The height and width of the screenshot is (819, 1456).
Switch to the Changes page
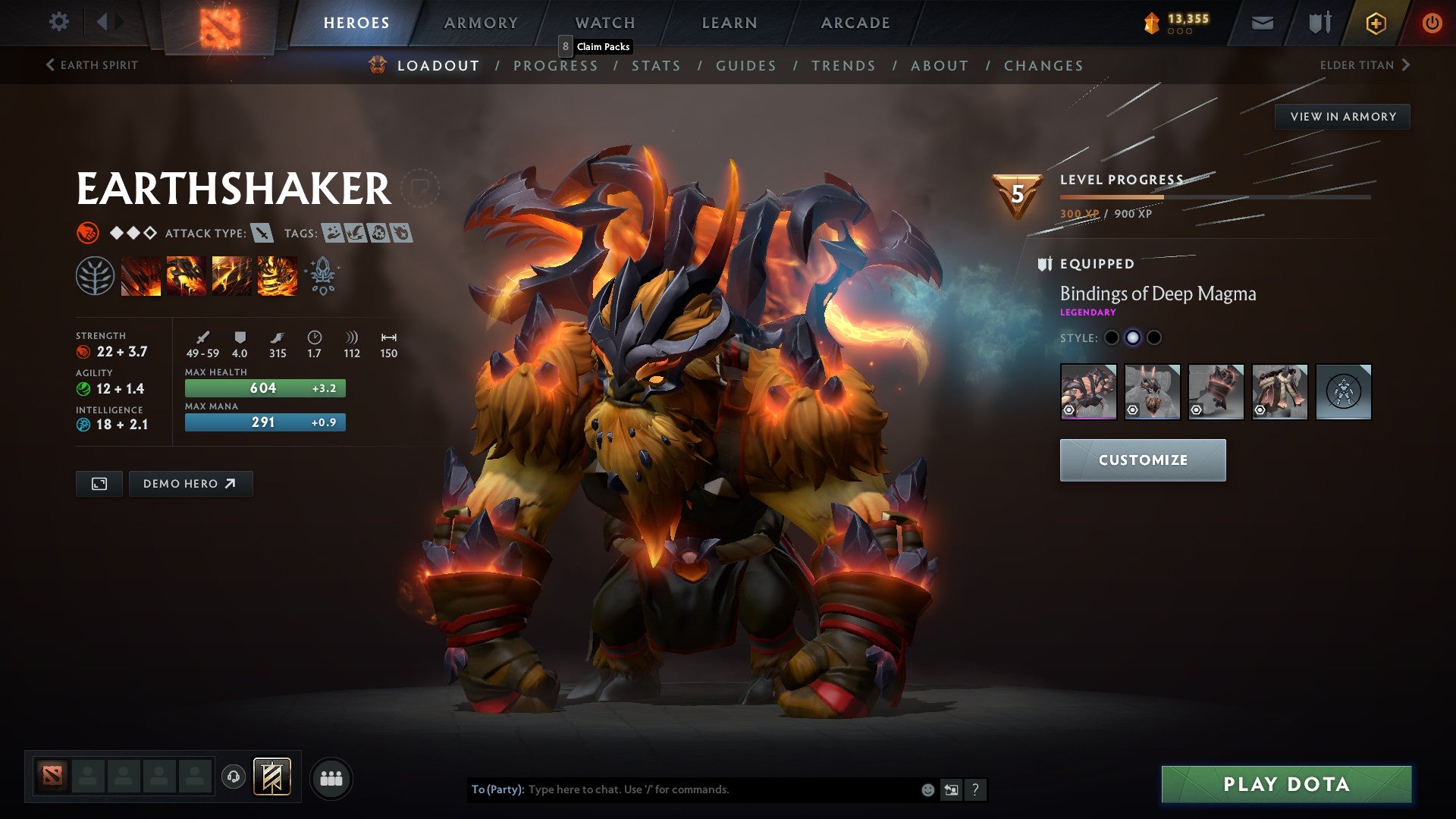pos(1043,66)
